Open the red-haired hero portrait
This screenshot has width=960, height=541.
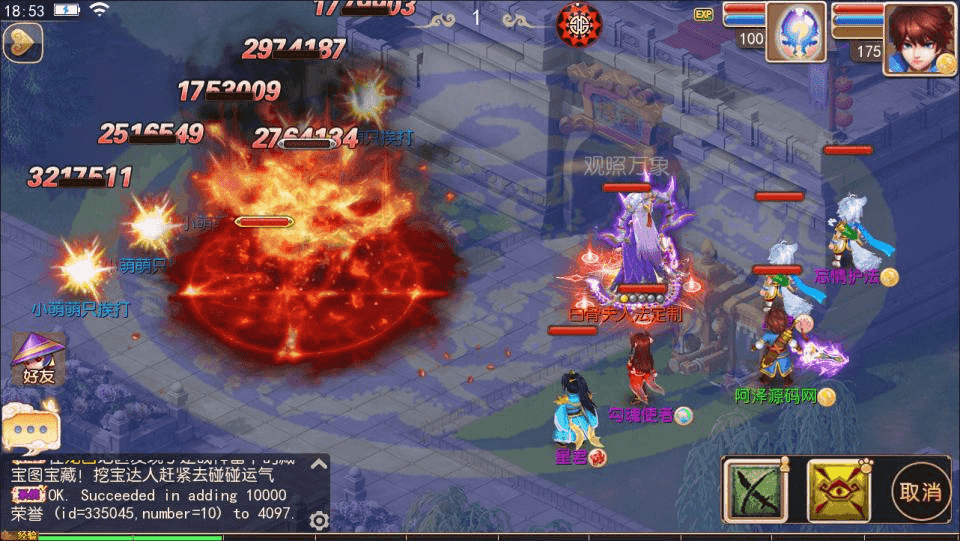point(919,38)
